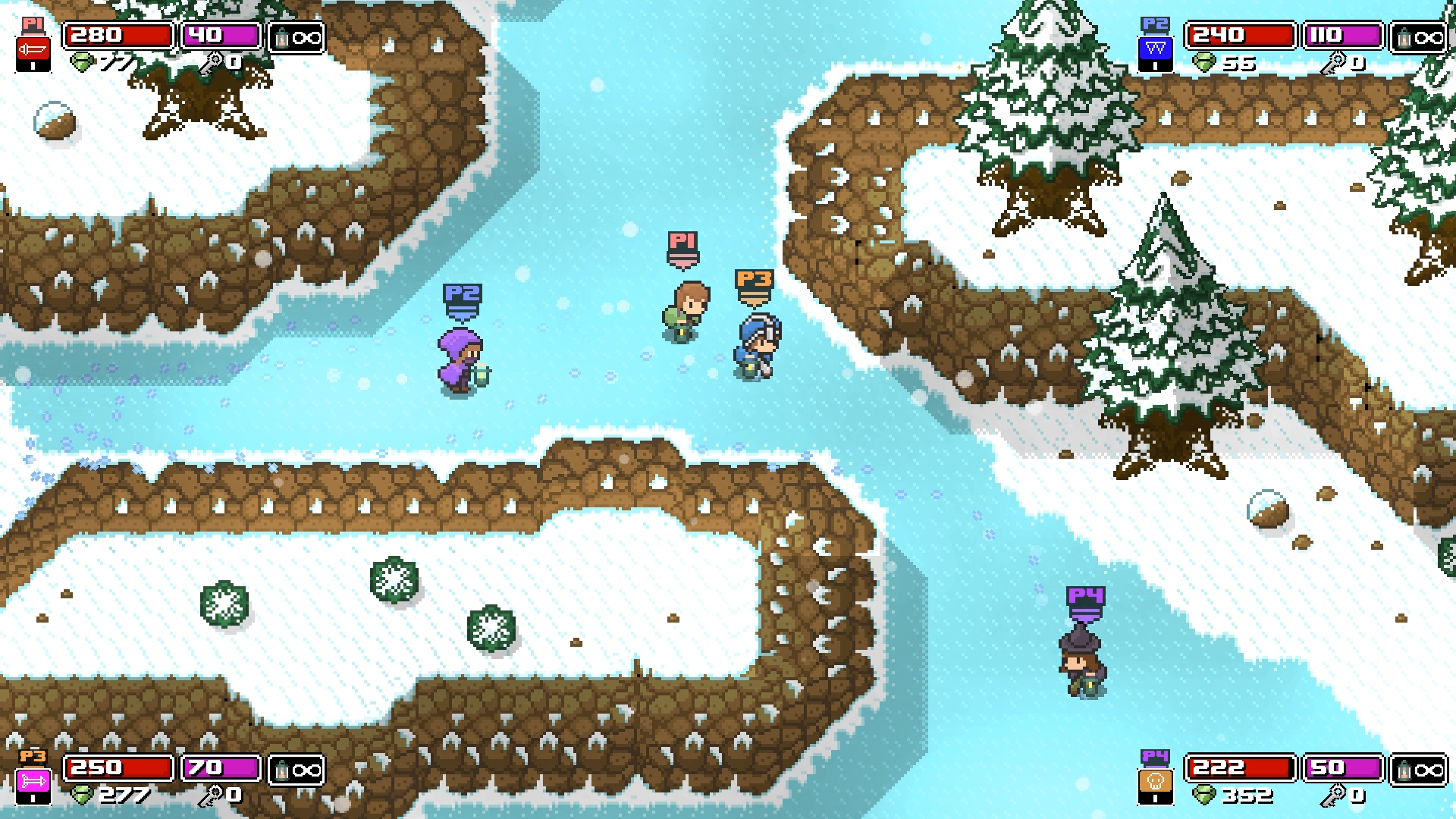Click the gem icon beside P4's 352 count
Screen dimensions: 1456x819
click(x=1205, y=795)
